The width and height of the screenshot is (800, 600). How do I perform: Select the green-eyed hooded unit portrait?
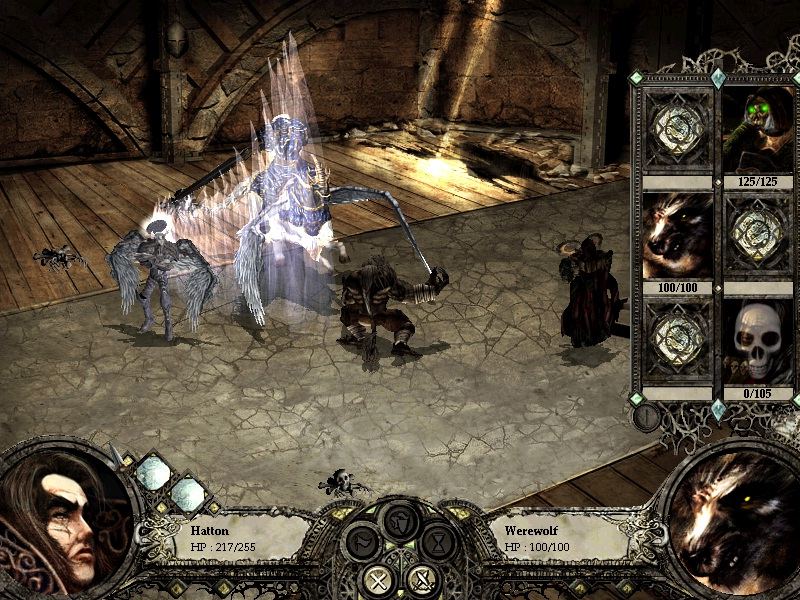pyautogui.click(x=757, y=130)
